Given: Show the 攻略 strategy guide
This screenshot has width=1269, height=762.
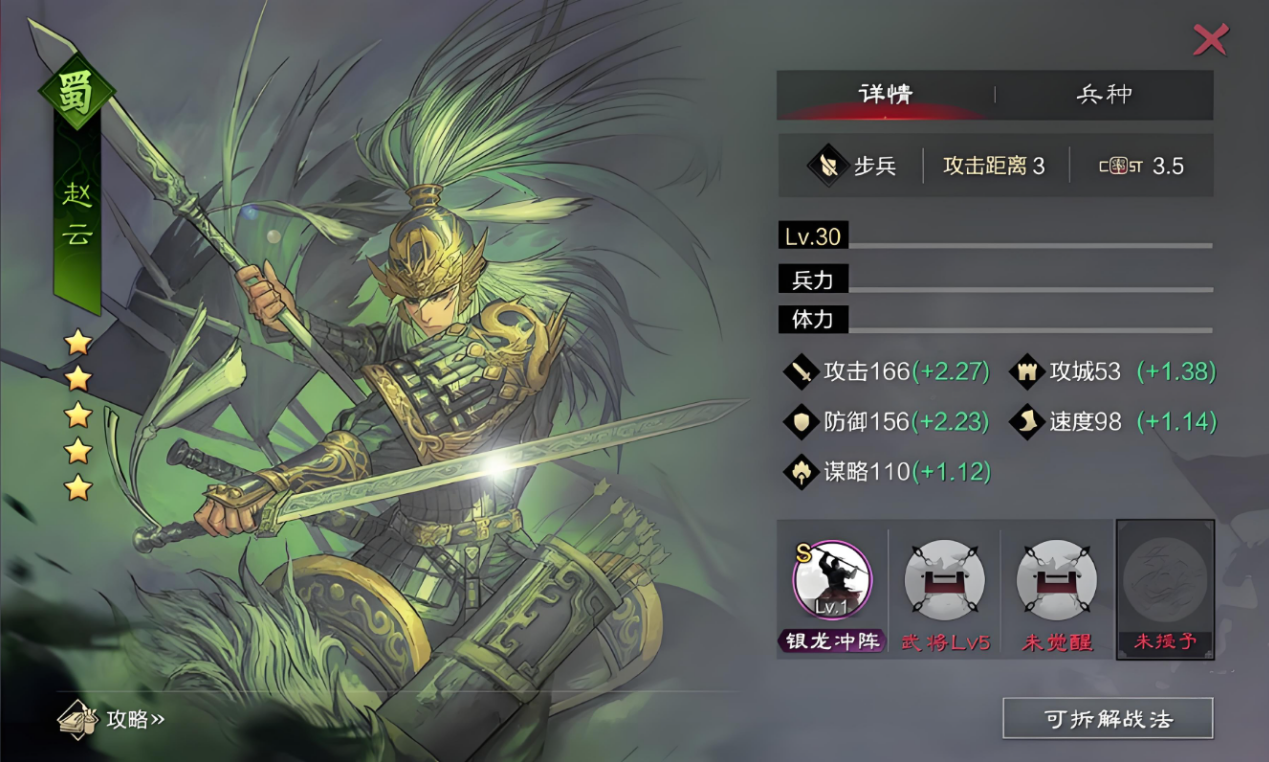Looking at the screenshot, I should [x=112, y=718].
